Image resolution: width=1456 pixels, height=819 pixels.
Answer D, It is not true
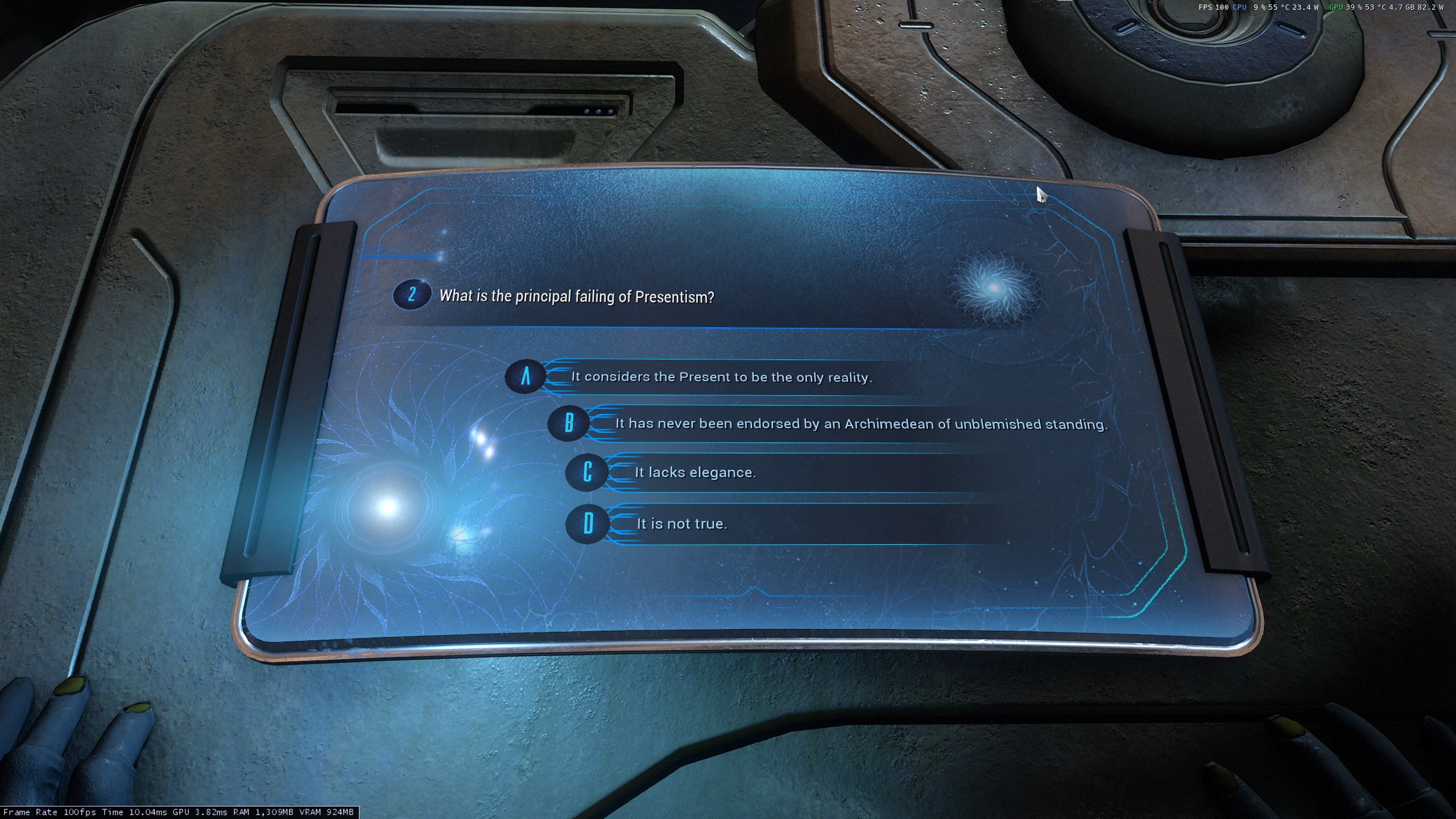681,524
